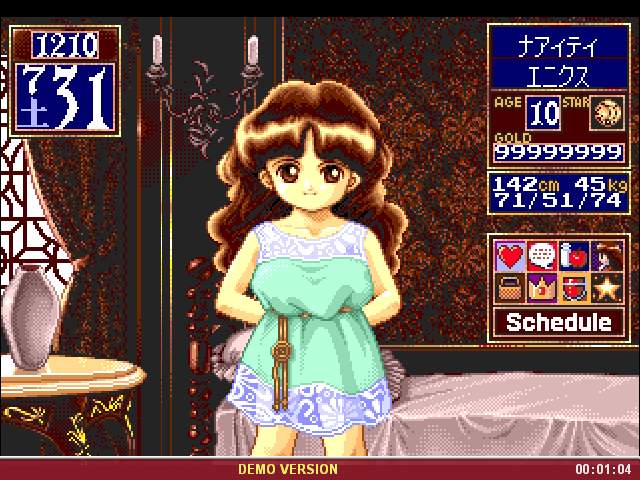This screenshot has height=480, width=640.
Task: Open the red and white item icon
Action: point(573,288)
